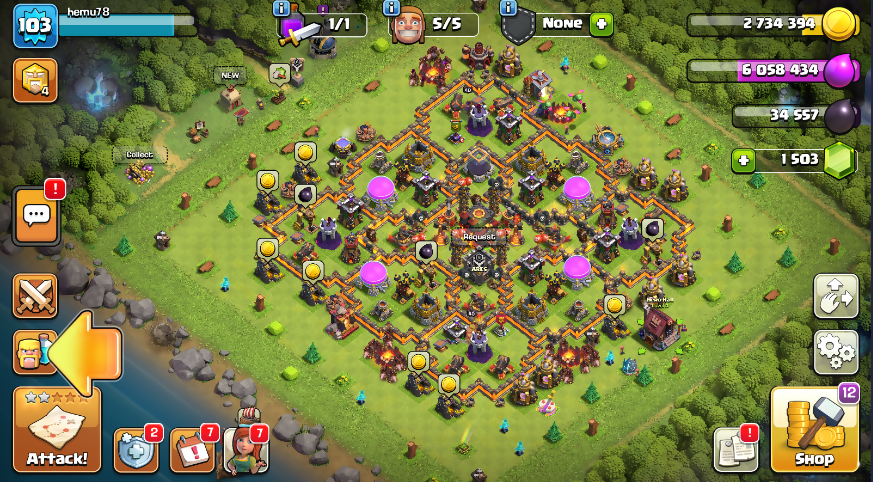The height and width of the screenshot is (482, 873).
Task: Open the crossed swords clan war button
Action: tap(35, 297)
